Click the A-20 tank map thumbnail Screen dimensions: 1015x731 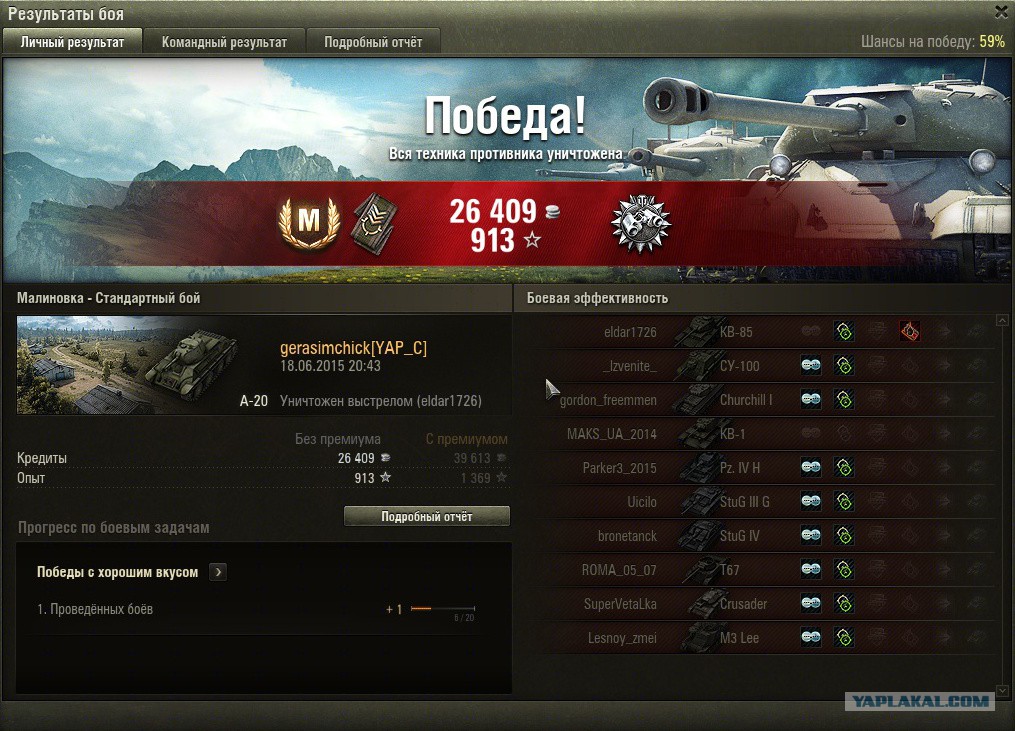tap(129, 364)
